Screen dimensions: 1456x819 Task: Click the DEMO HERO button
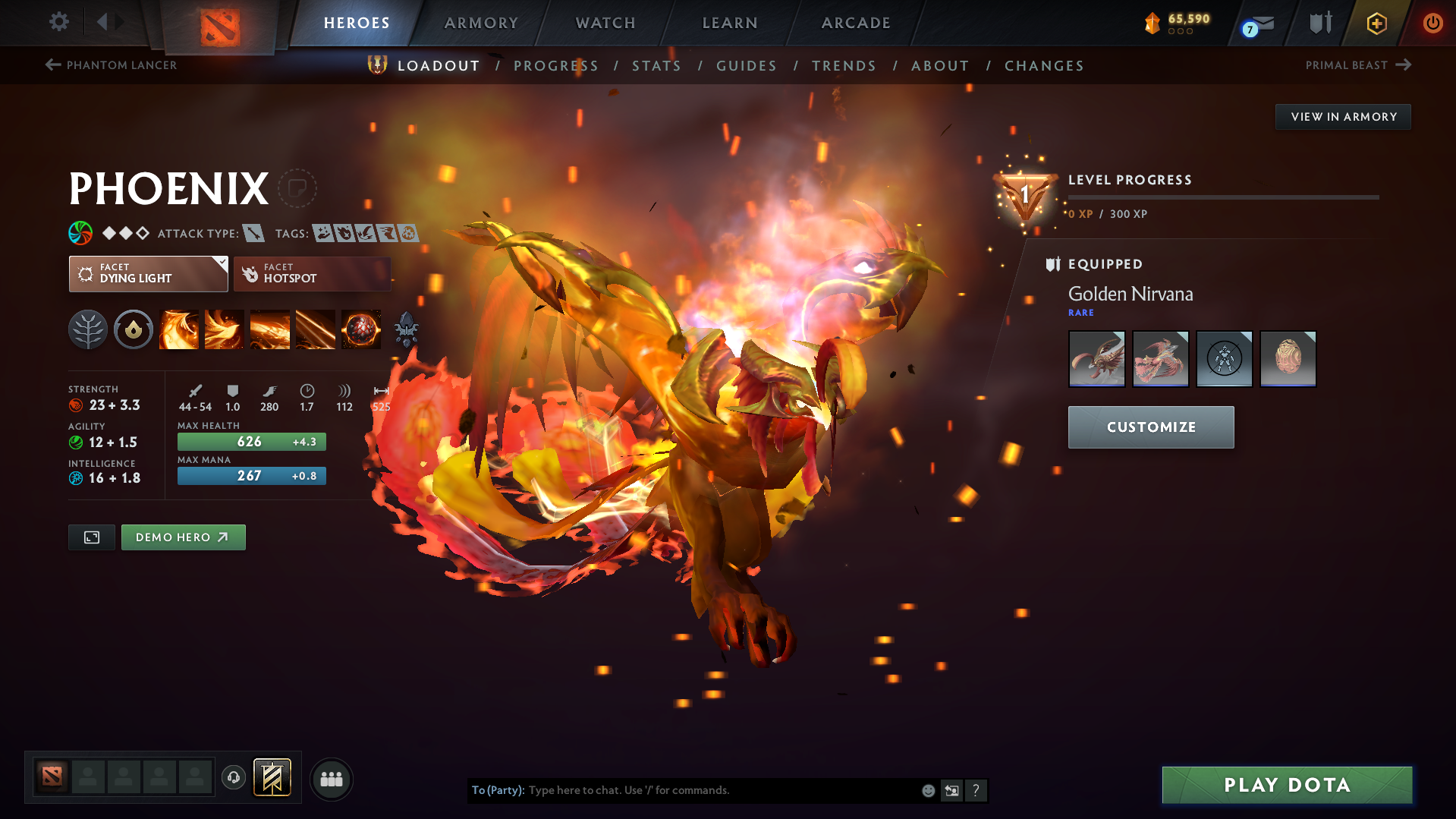(x=183, y=537)
